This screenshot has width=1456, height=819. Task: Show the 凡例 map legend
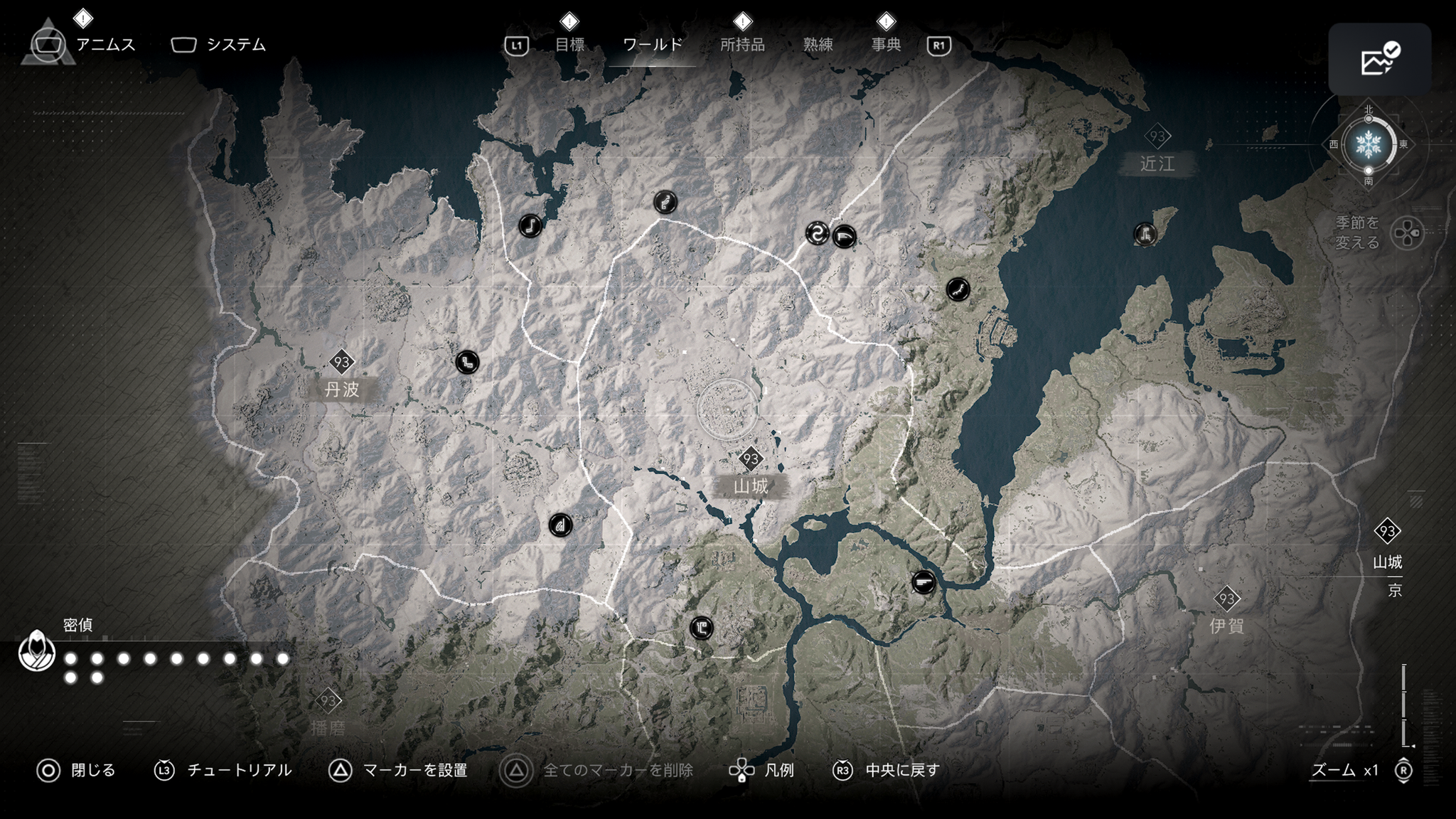tap(778, 770)
